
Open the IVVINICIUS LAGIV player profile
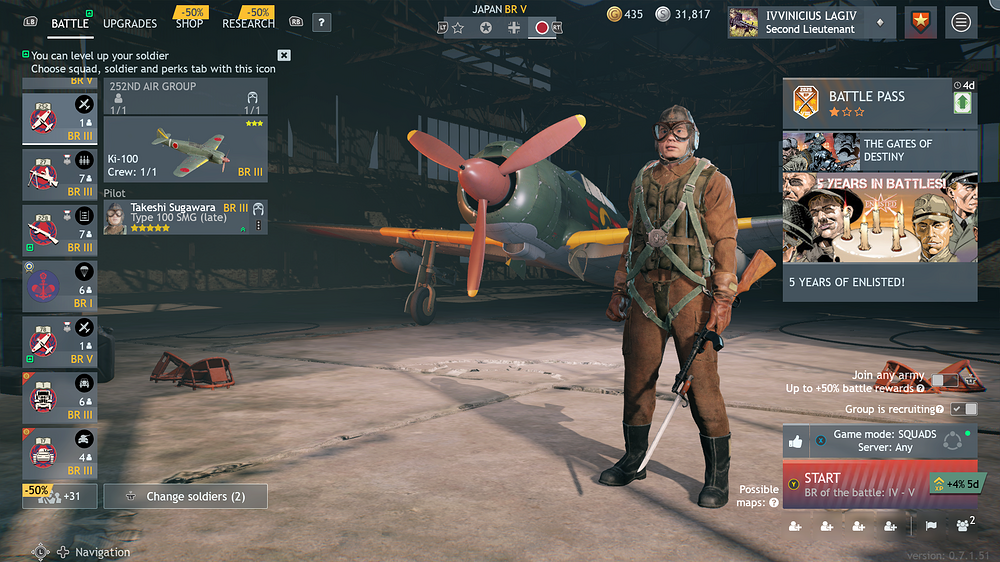809,22
